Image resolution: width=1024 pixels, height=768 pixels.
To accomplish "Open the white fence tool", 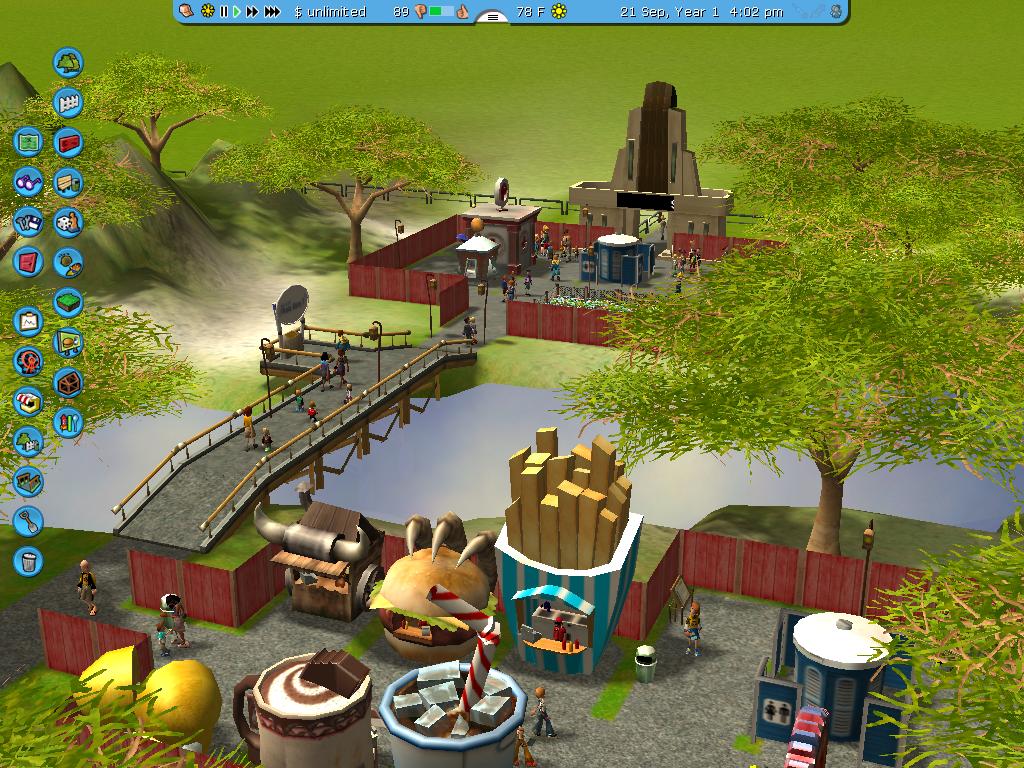I will [x=68, y=103].
